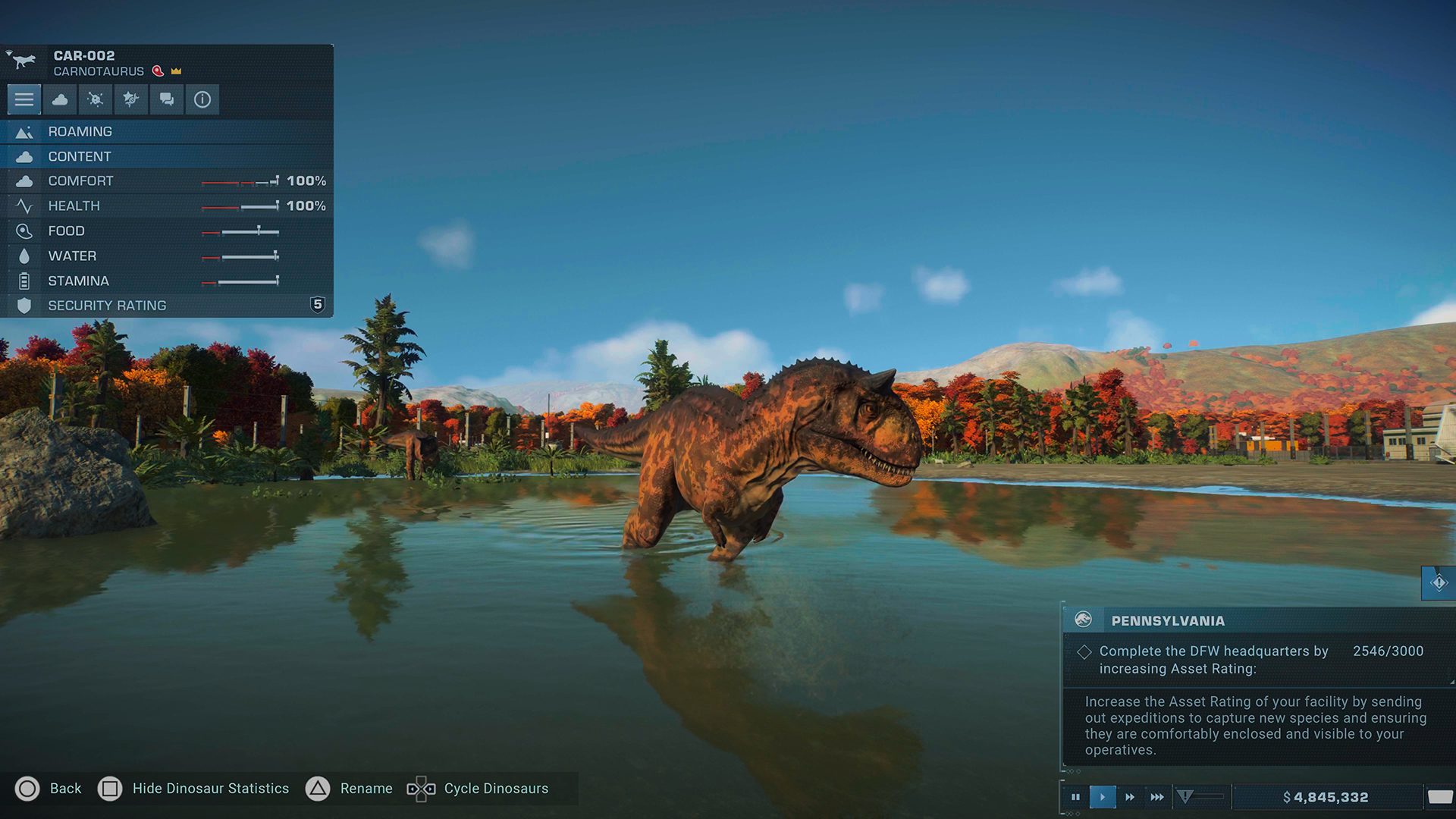Toggle the normal play speed button
Viewport: 1456px width, 819px height.
(x=1103, y=795)
